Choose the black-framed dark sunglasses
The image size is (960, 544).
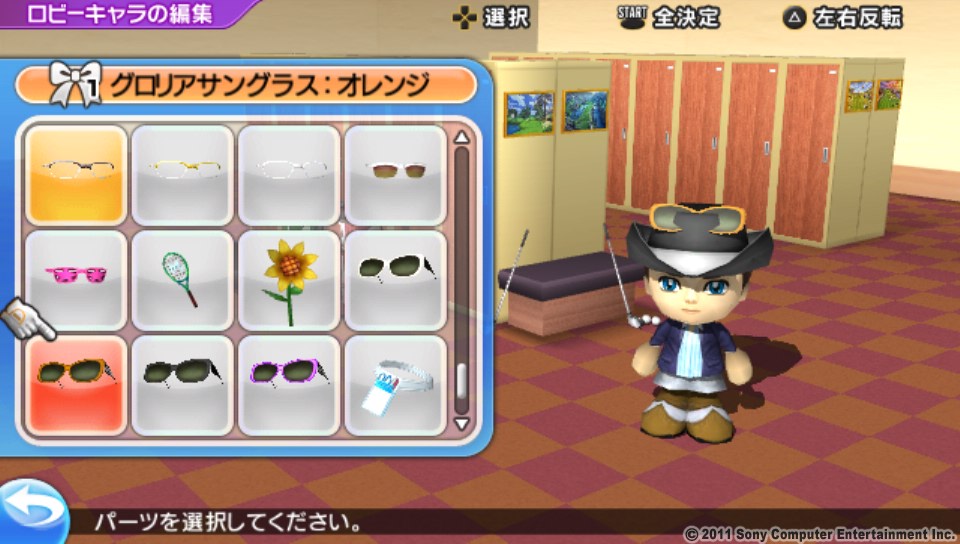[x=182, y=385]
